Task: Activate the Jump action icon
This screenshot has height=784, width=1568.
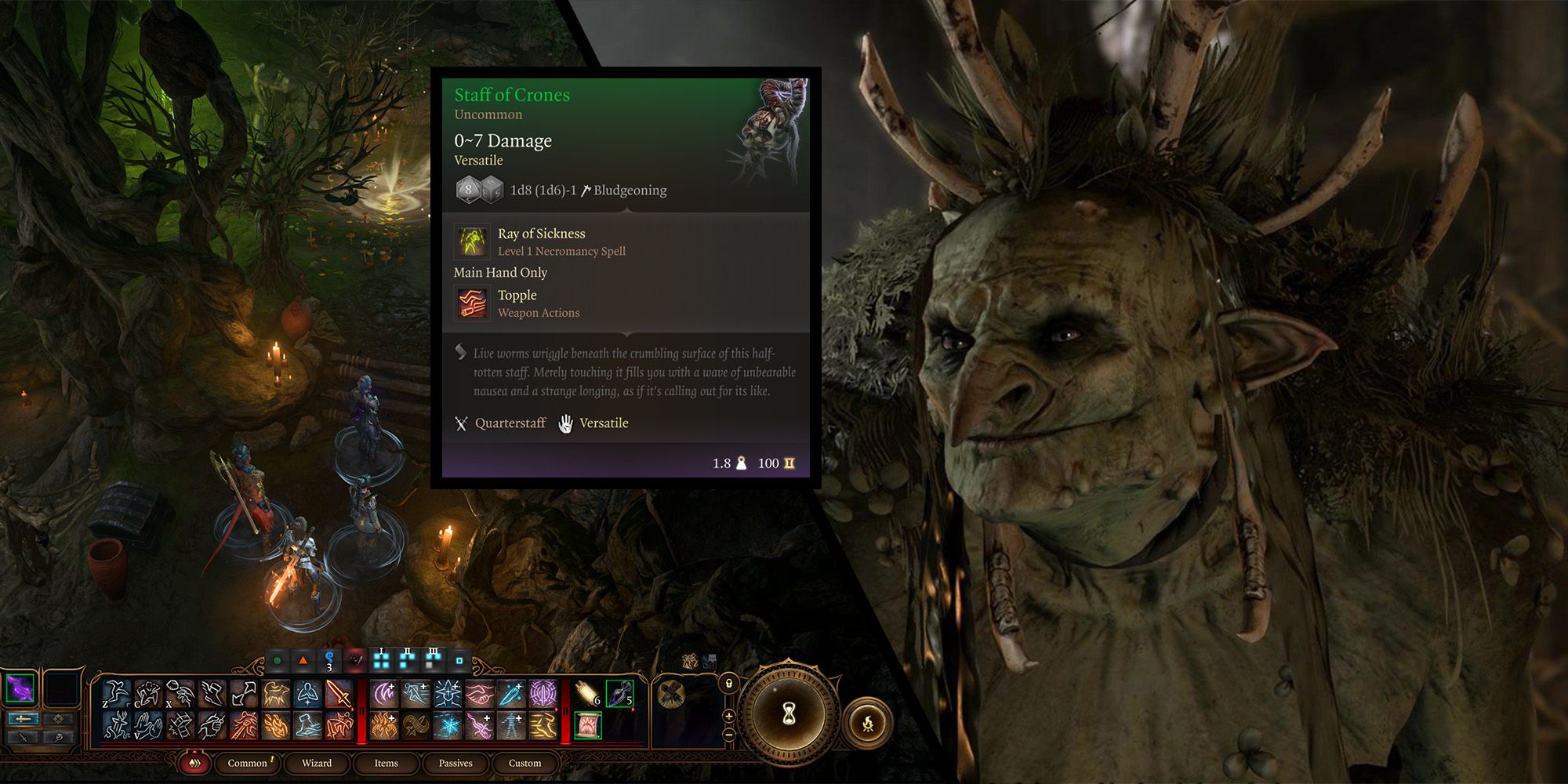Action: (x=118, y=694)
